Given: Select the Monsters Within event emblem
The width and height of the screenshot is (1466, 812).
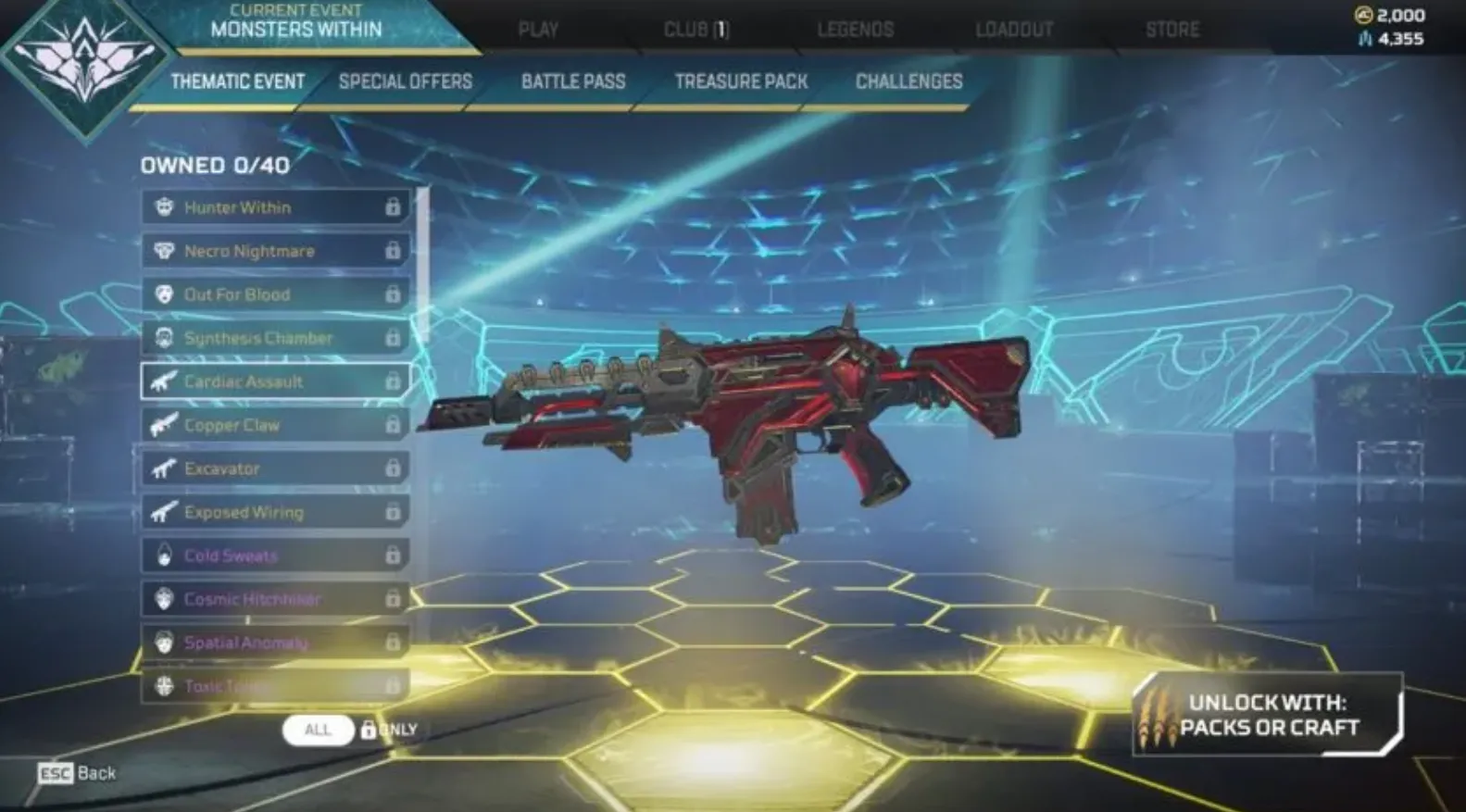Looking at the screenshot, I should 84,65.
